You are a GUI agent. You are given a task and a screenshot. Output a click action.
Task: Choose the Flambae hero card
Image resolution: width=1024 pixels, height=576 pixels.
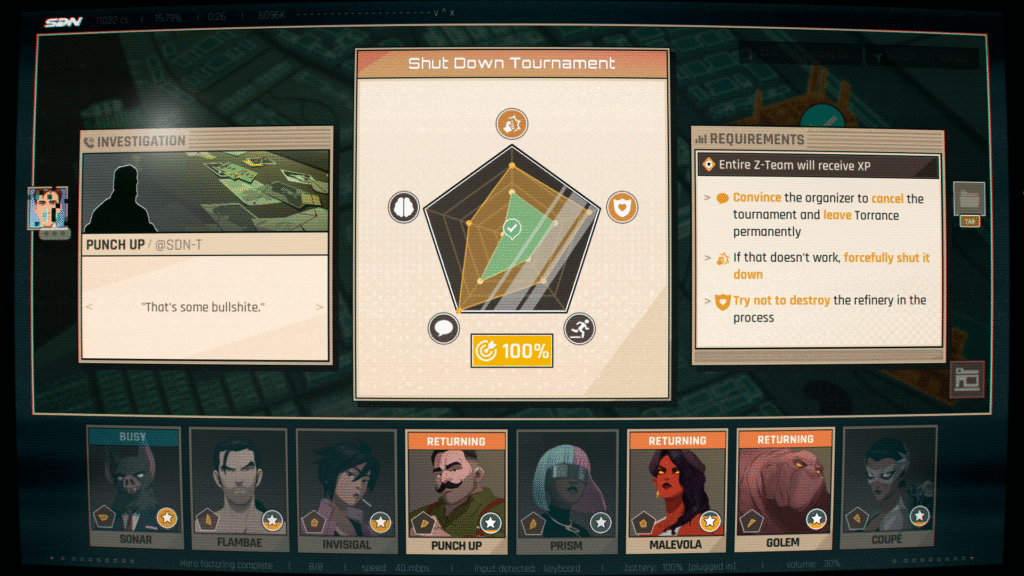click(238, 488)
